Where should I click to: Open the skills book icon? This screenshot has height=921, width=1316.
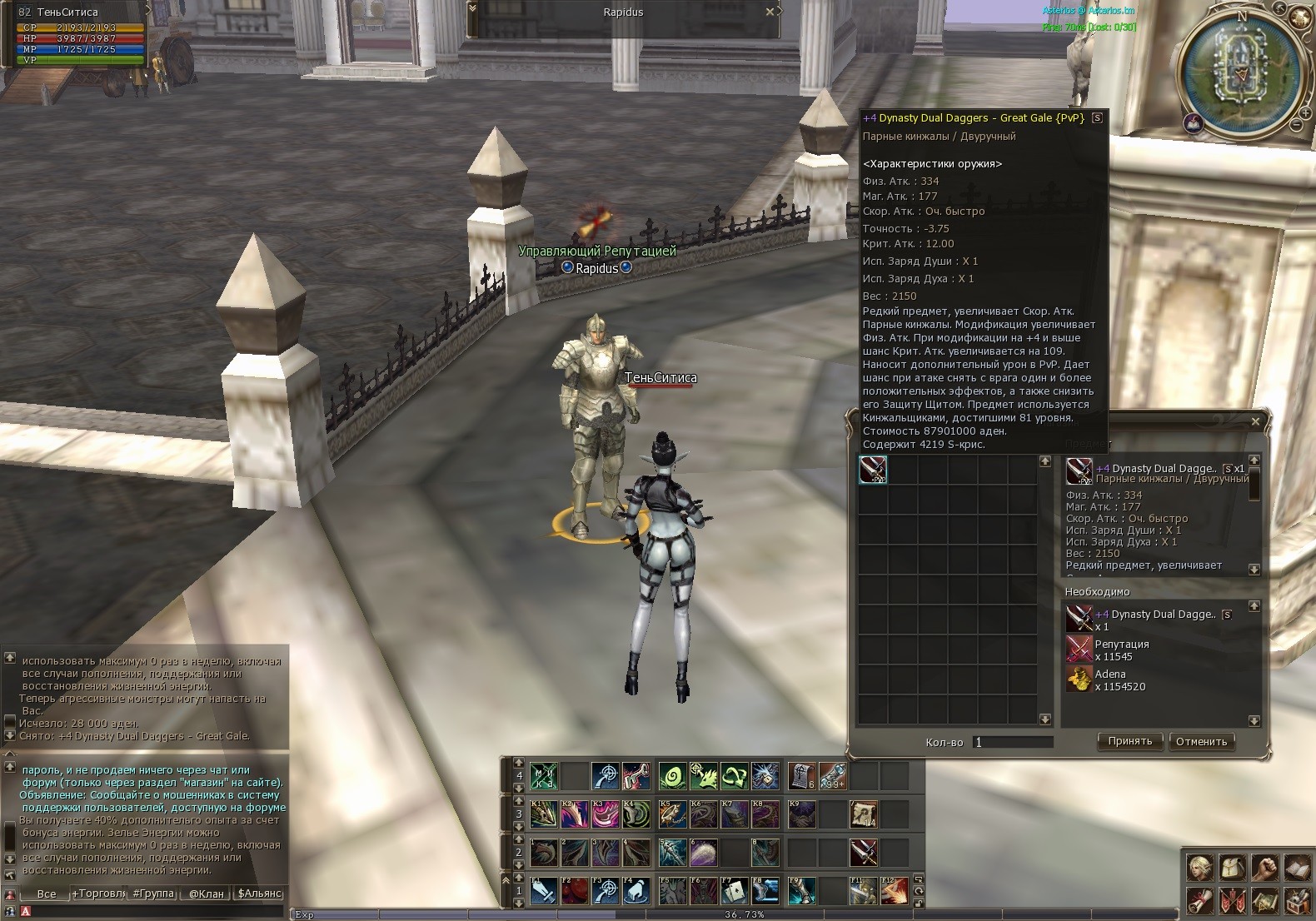(x=1297, y=868)
